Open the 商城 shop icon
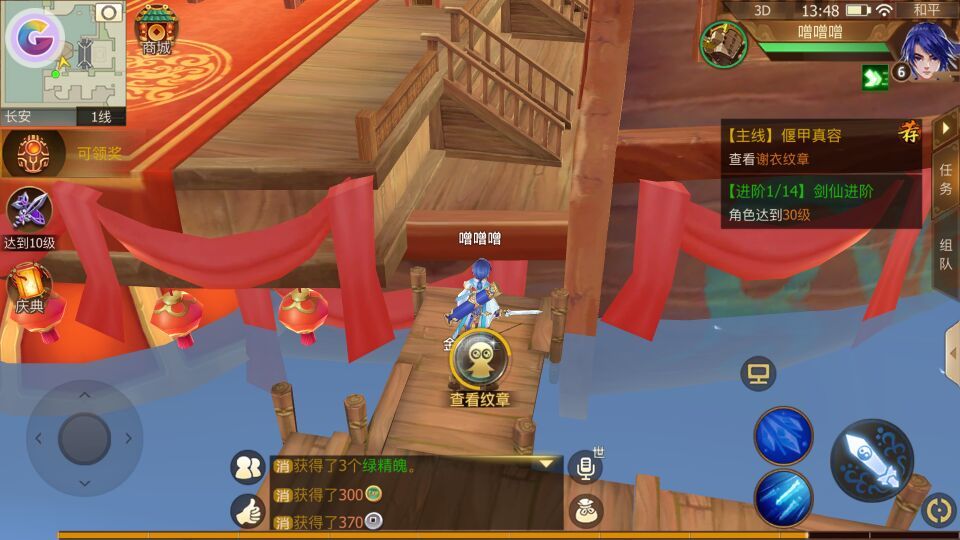The width and height of the screenshot is (960, 540). click(x=156, y=28)
